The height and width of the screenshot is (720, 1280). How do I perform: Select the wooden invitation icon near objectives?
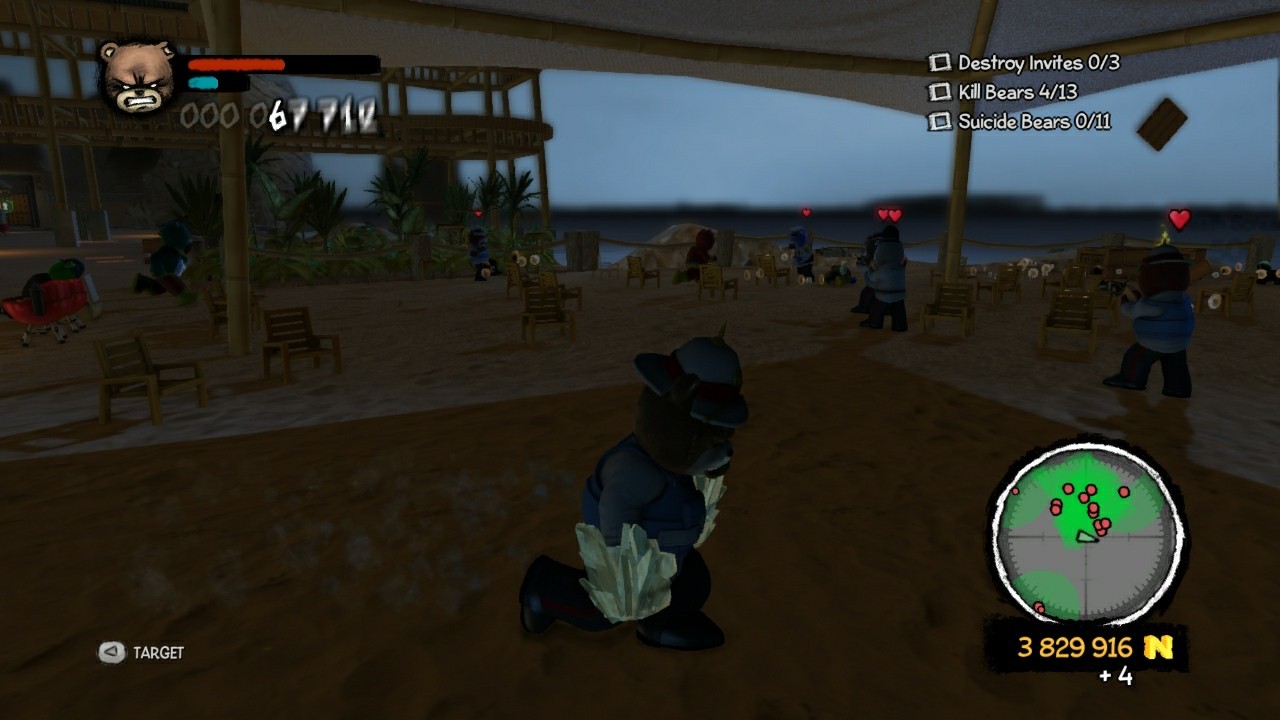click(1164, 121)
